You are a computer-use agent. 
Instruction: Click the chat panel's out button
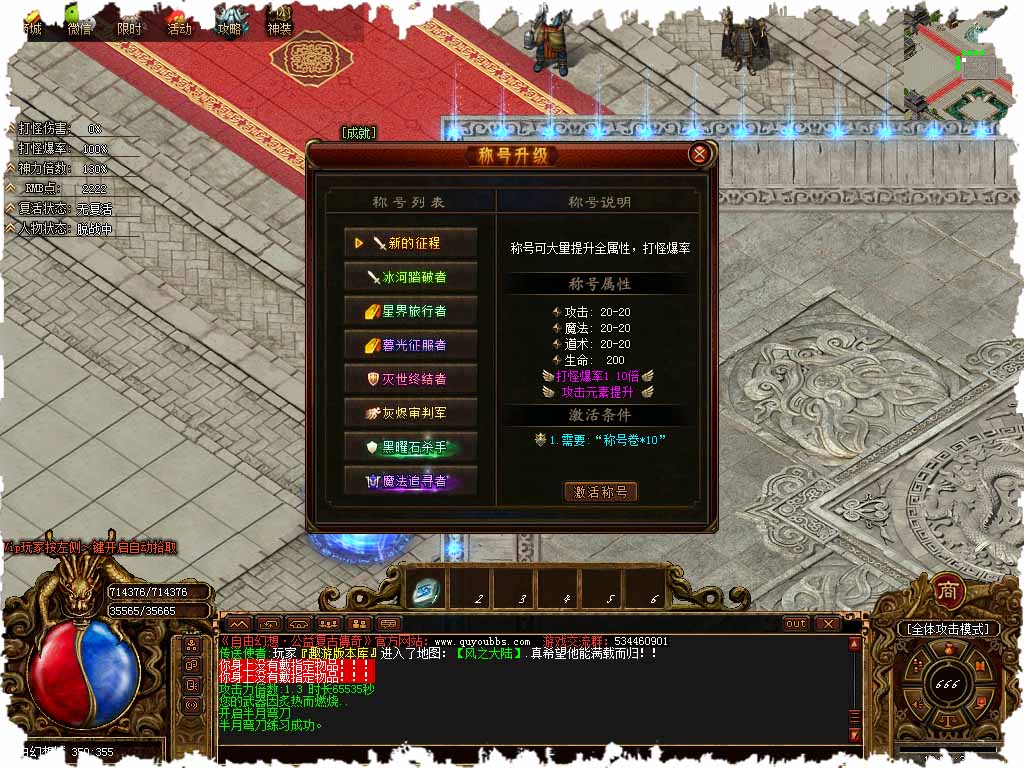[796, 624]
